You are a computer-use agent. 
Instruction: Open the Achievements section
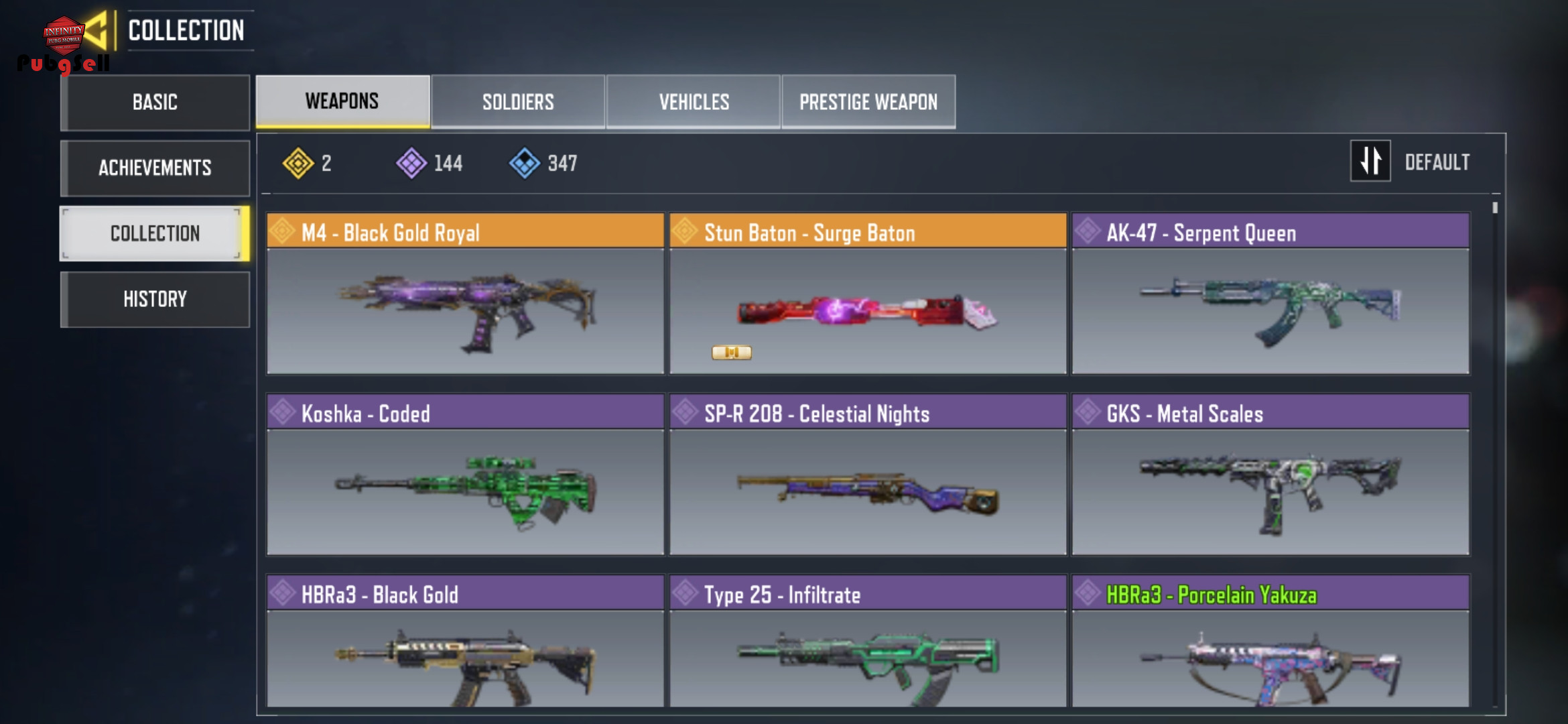pyautogui.click(x=155, y=168)
